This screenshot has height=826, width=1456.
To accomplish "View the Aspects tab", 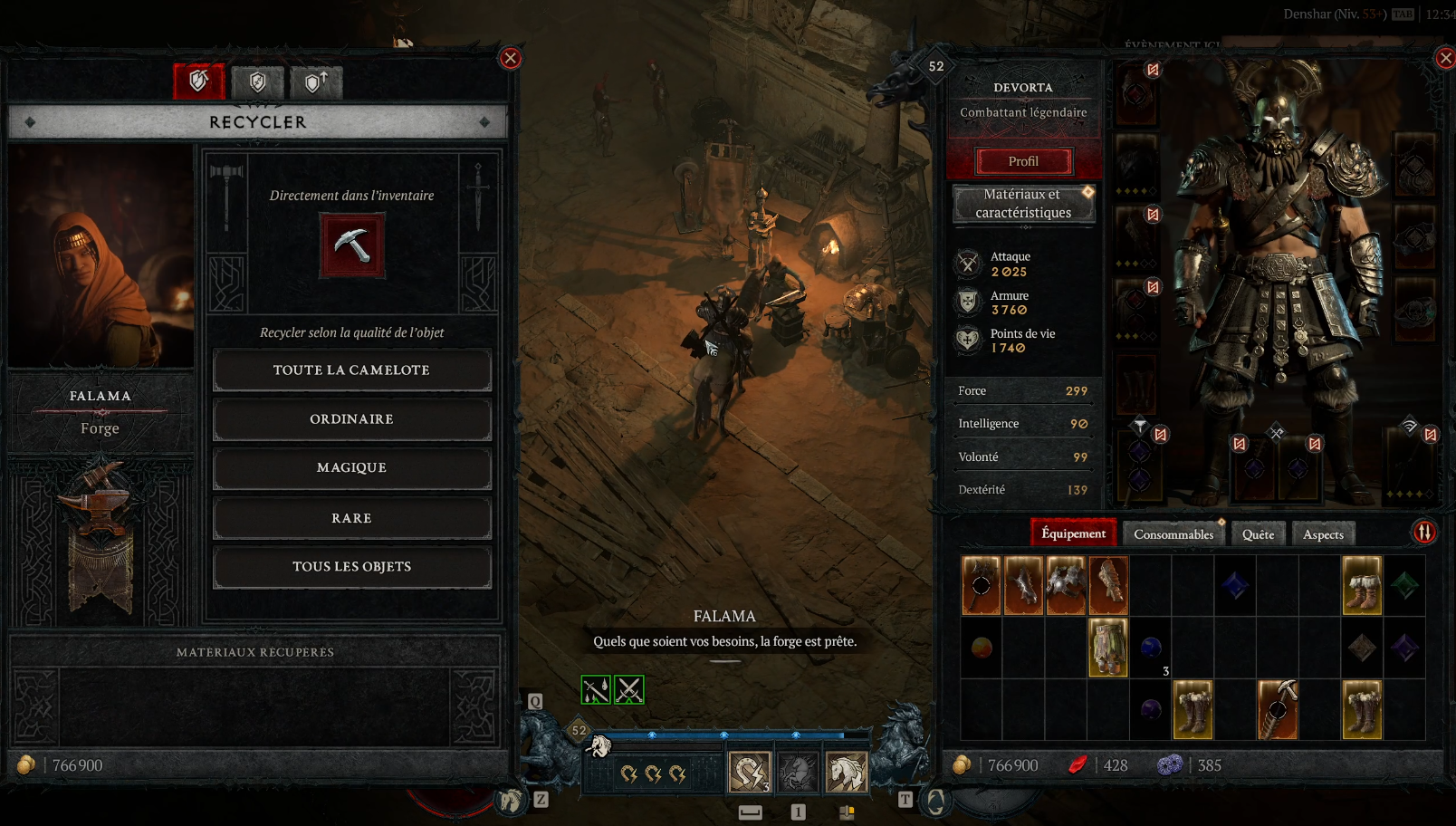I will (1323, 534).
